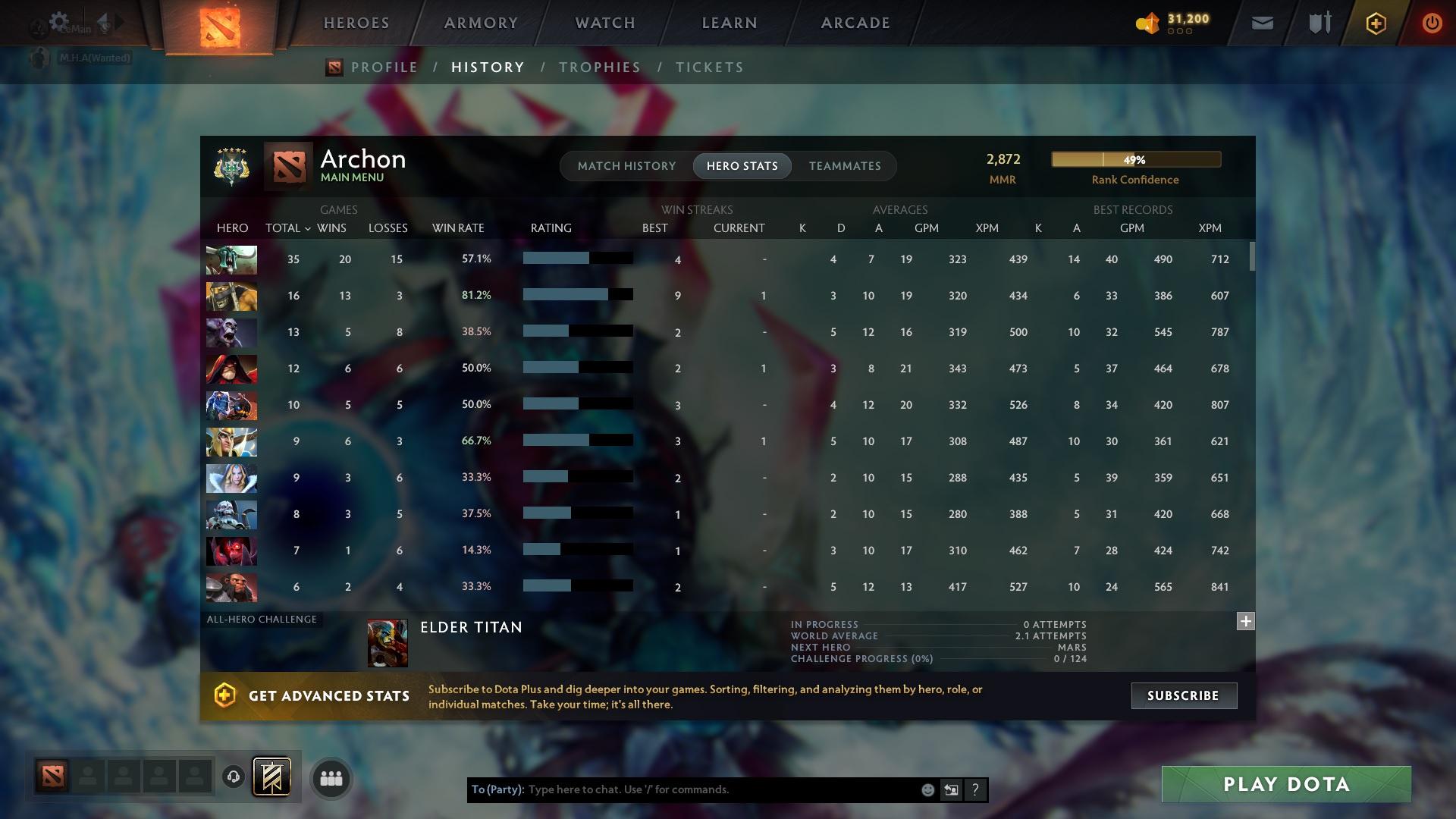
Task: Click the red power button
Action: point(1432,23)
